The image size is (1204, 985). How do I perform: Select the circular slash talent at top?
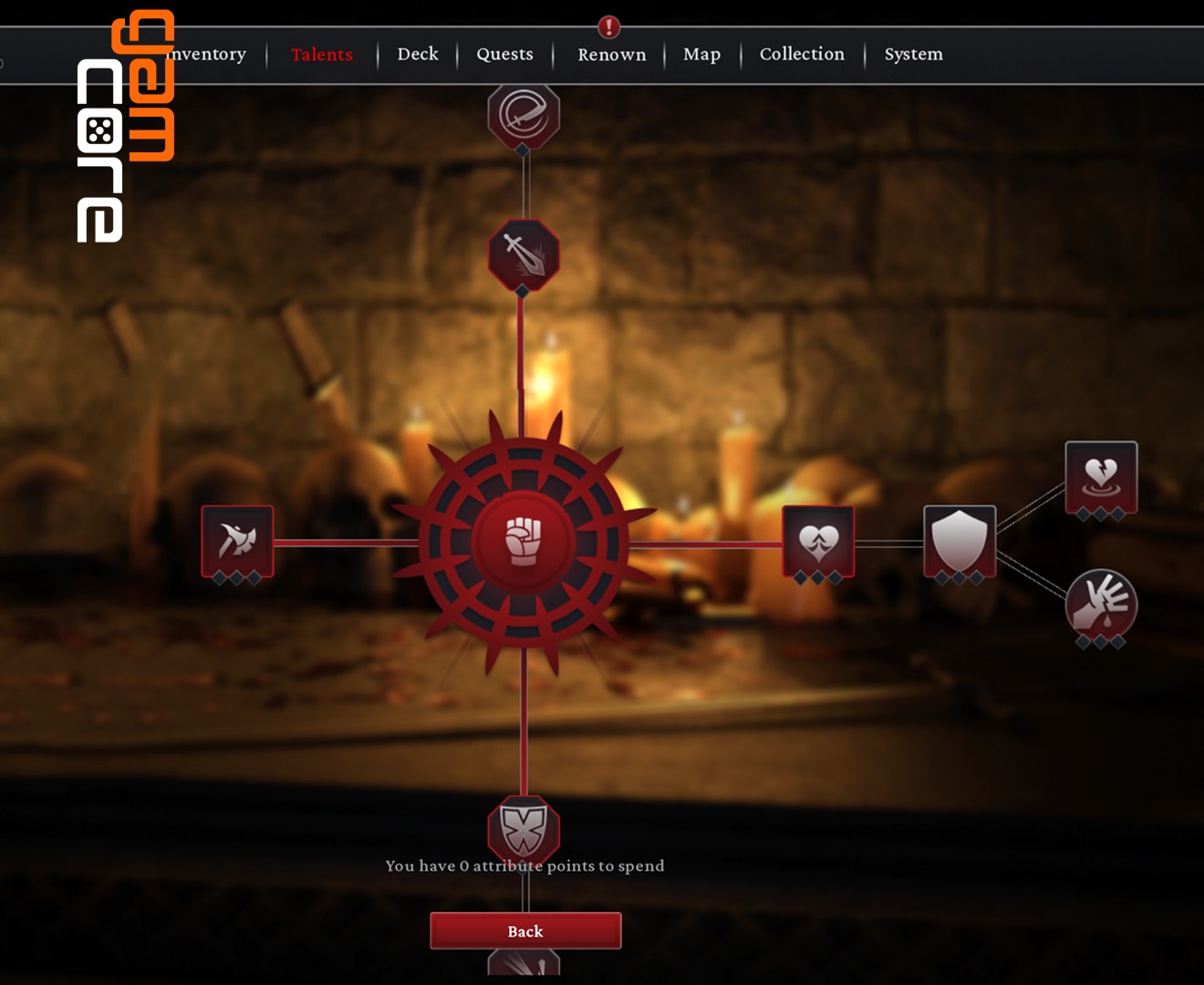(524, 115)
